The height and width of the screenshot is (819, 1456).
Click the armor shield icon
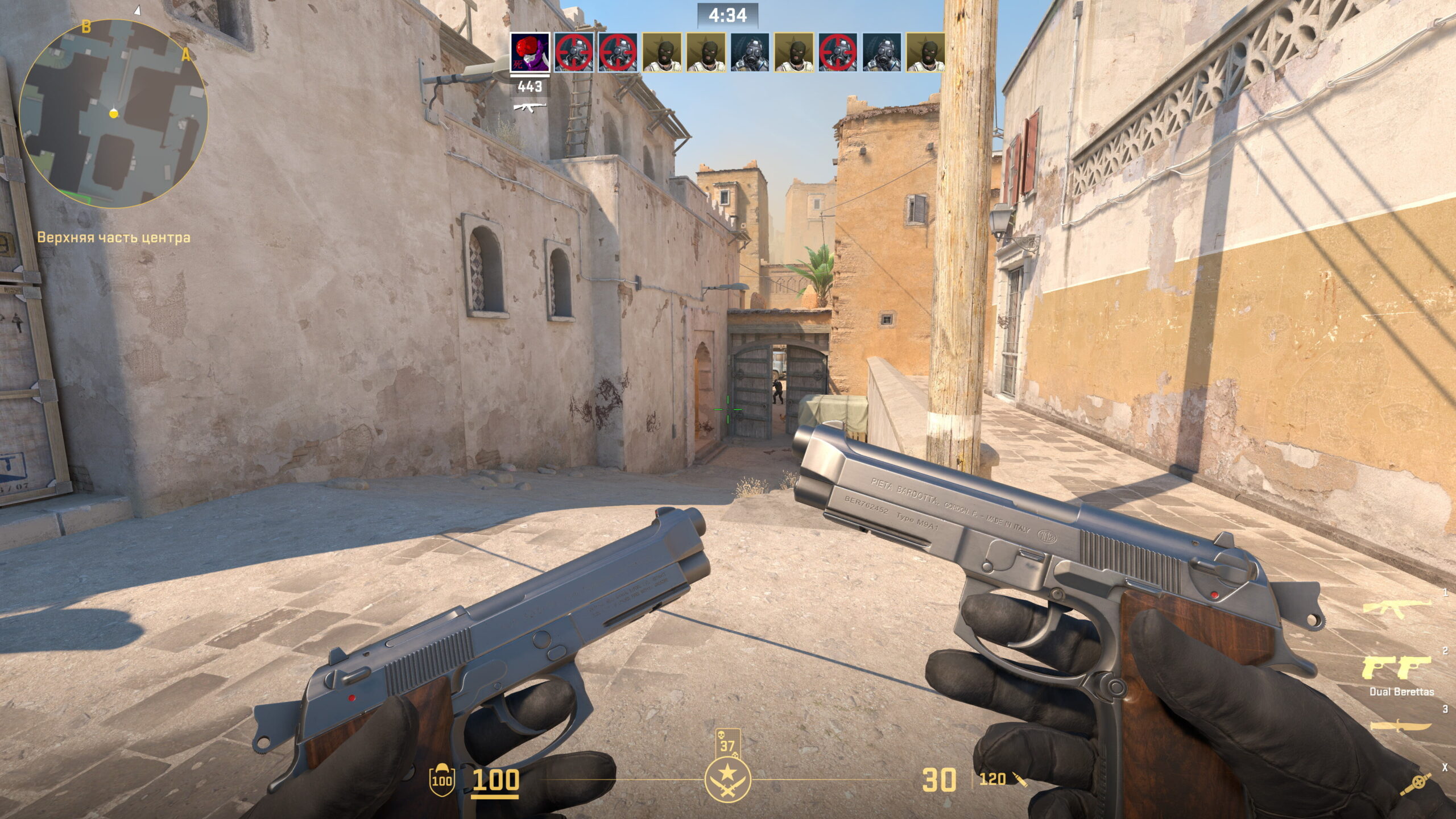coord(441,778)
